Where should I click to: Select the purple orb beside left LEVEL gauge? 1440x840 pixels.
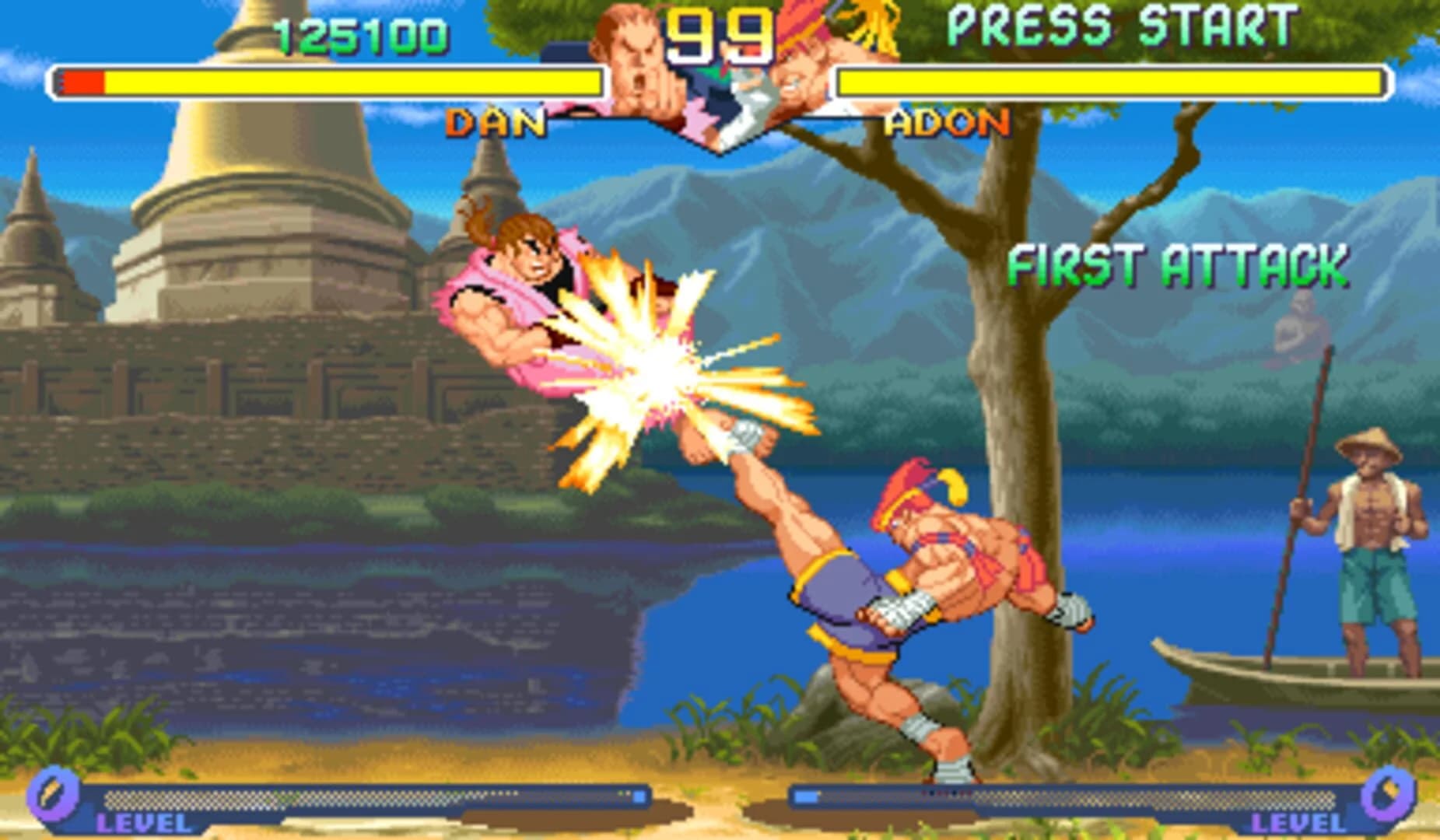coord(53,795)
